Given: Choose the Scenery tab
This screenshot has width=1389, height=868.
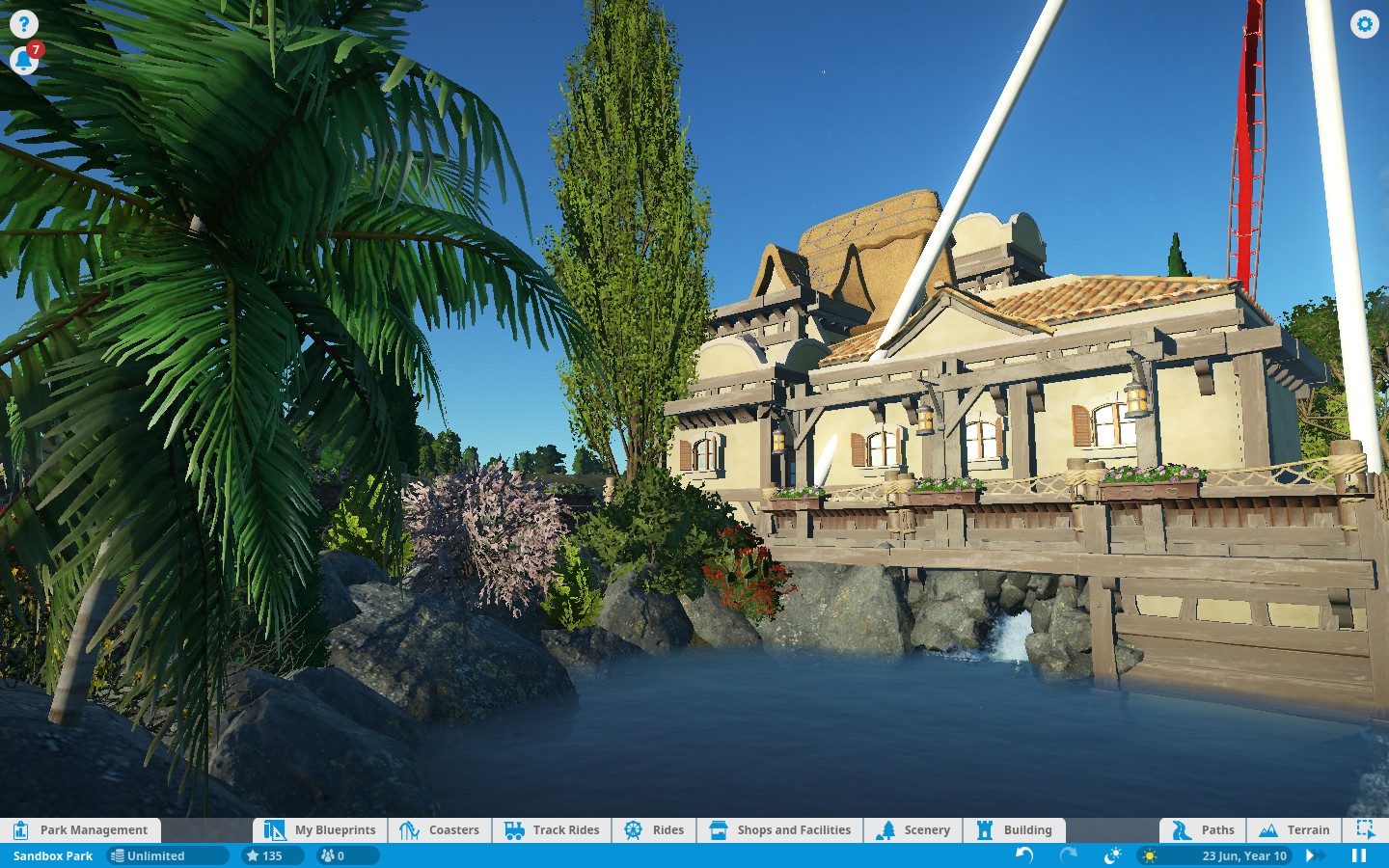Looking at the screenshot, I should 913,829.
